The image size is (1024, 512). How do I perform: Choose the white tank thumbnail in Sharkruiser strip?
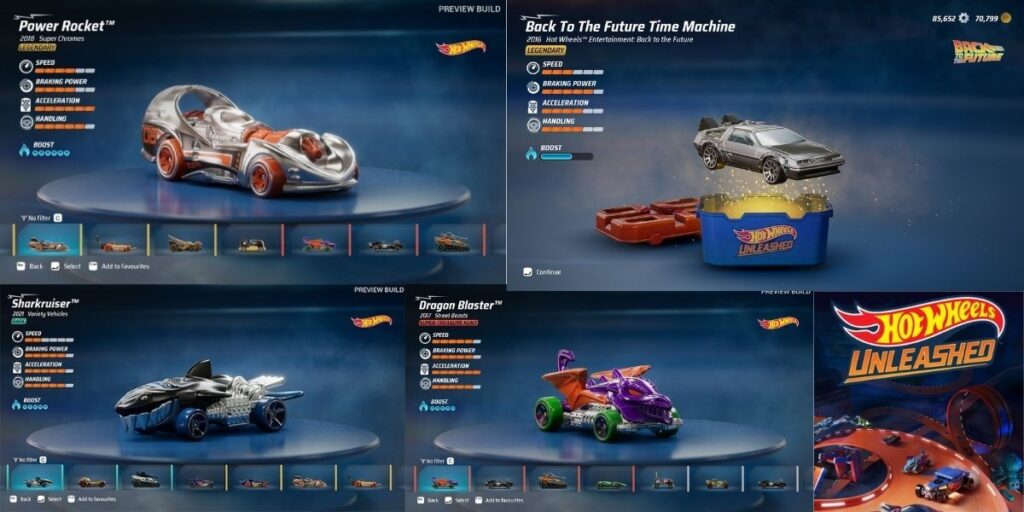(145, 481)
